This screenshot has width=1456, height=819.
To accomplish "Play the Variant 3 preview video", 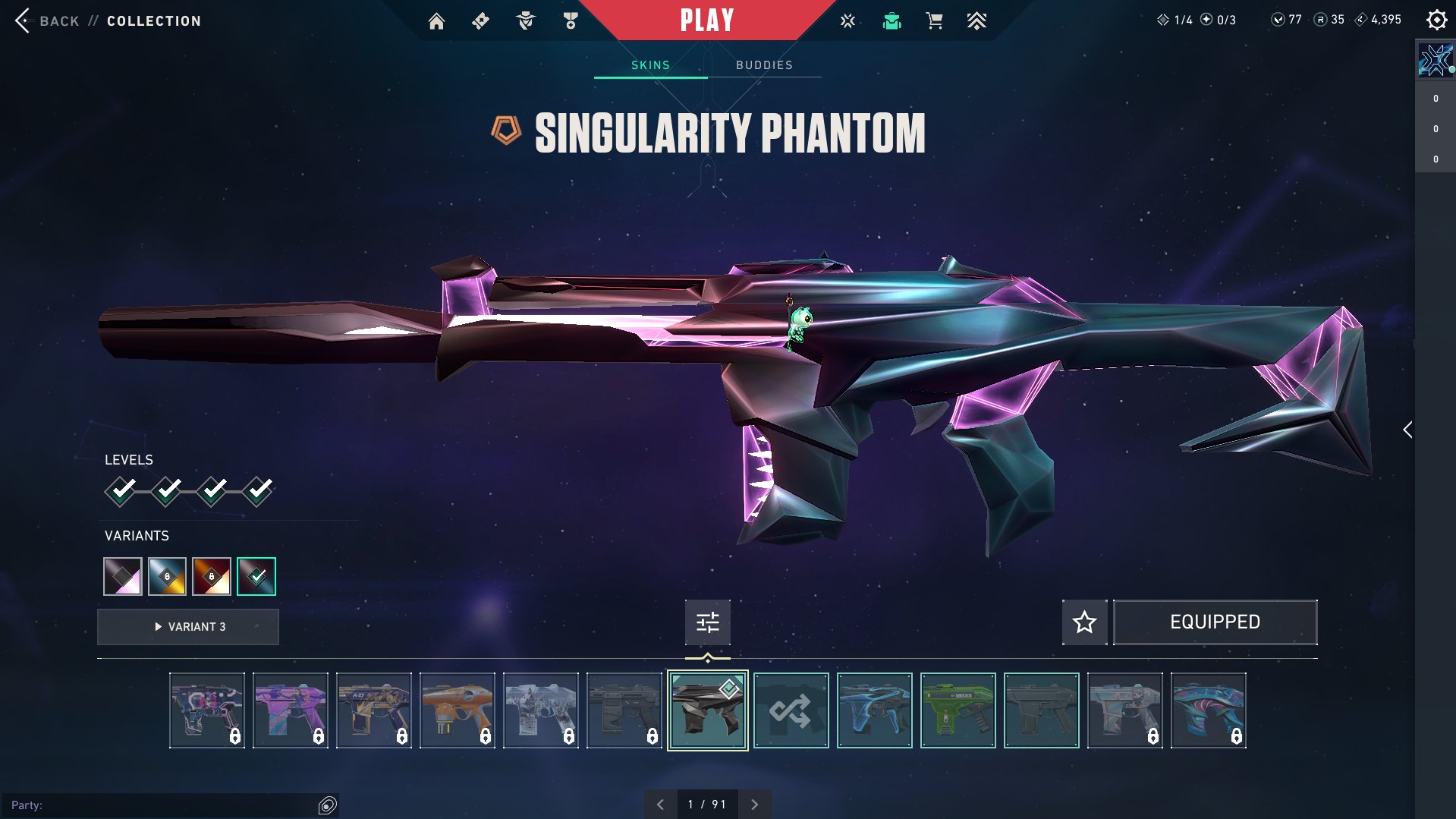I will 188,627.
